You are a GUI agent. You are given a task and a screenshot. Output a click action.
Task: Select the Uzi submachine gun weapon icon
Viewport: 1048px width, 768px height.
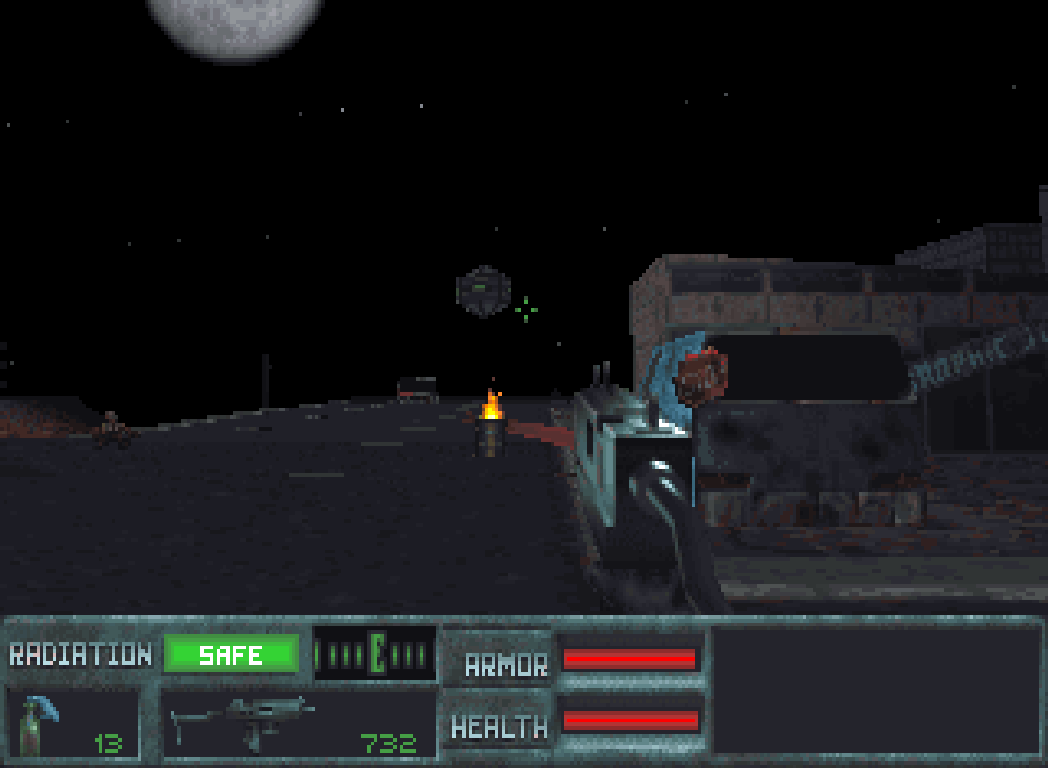[243, 720]
